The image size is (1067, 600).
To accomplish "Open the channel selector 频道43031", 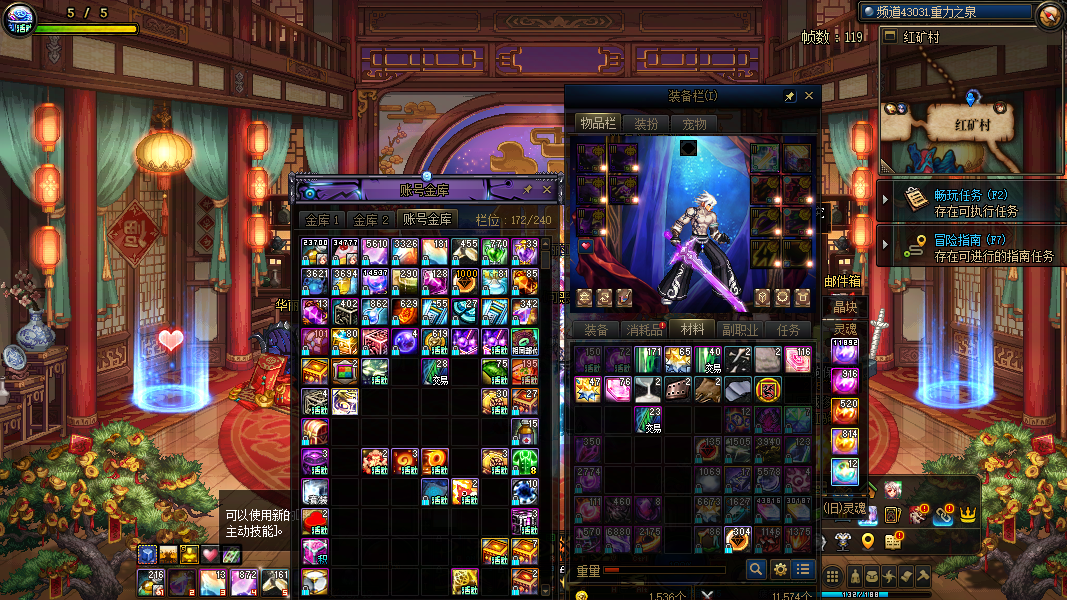I will click(946, 12).
